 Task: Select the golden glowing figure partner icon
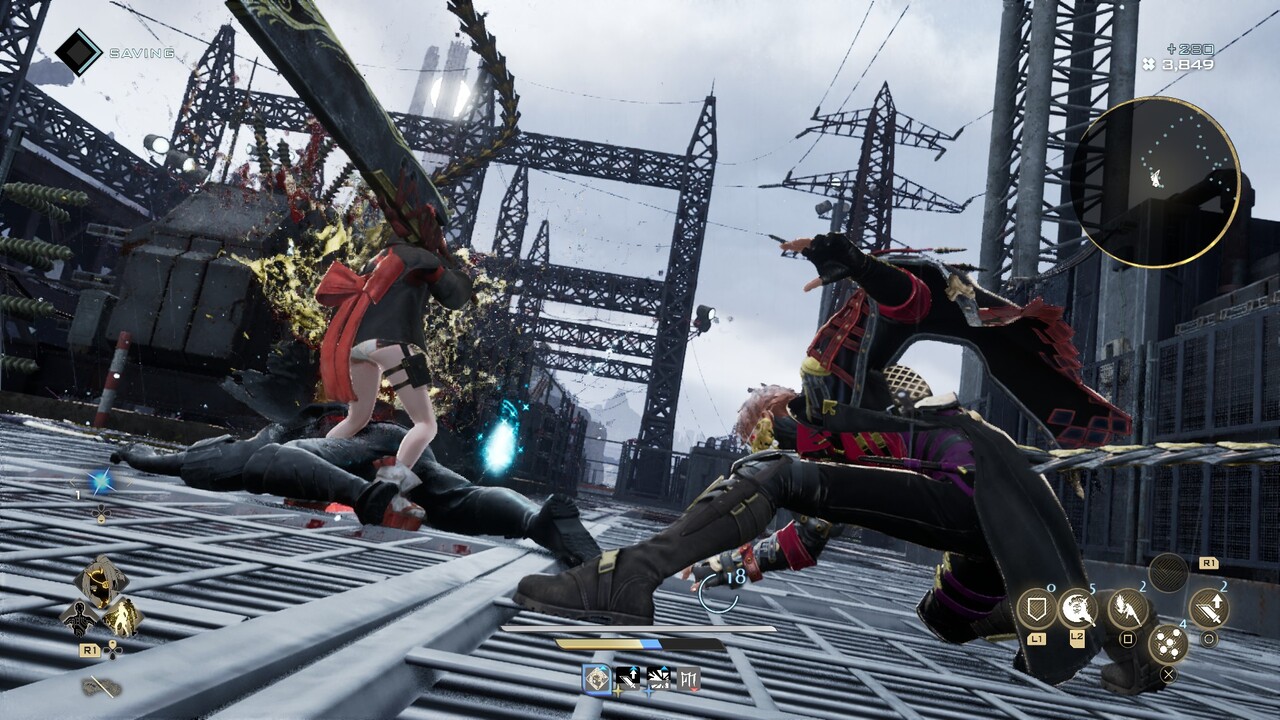122,616
